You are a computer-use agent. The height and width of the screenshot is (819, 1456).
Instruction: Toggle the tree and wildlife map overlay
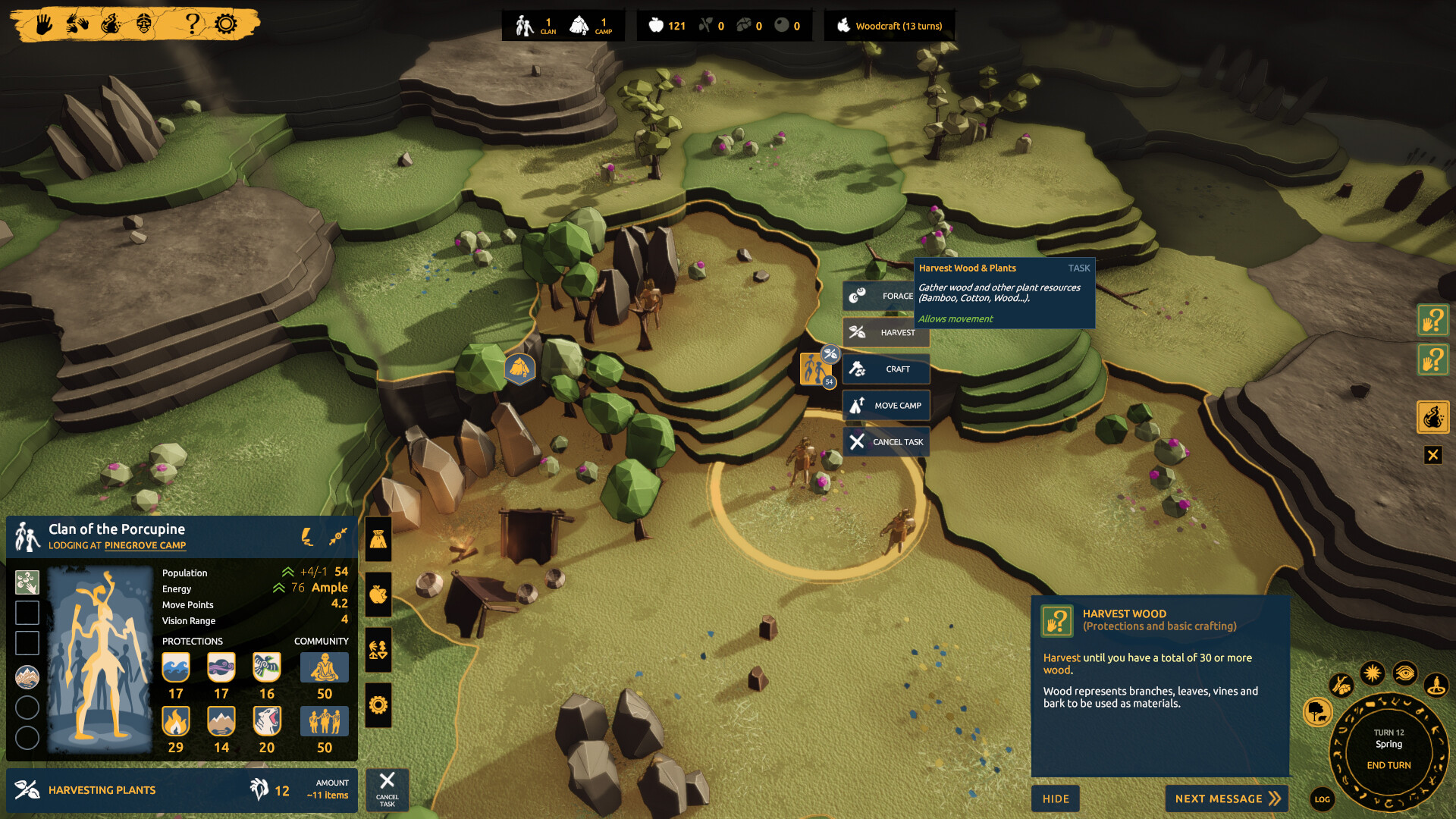pos(1319,714)
